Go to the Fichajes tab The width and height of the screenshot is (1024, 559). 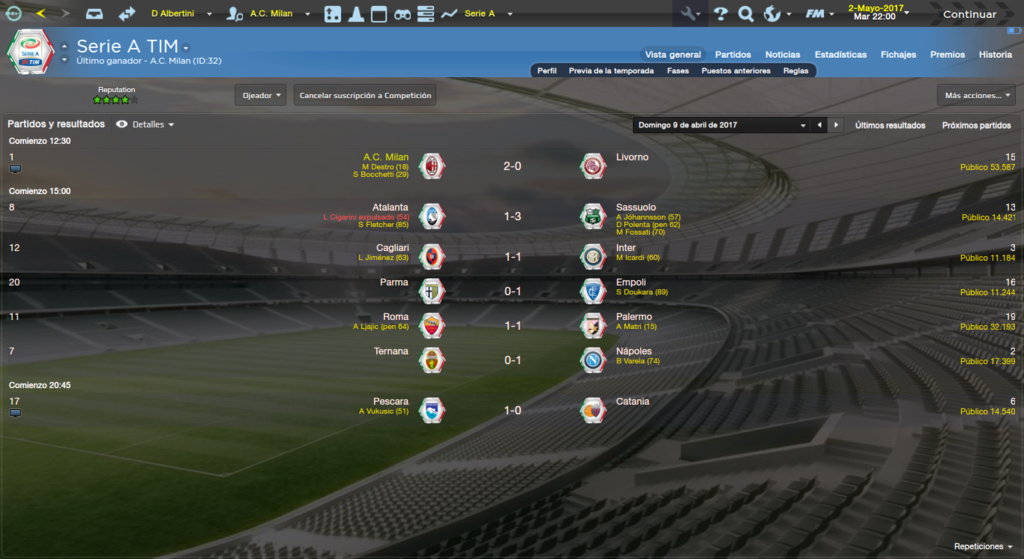tap(898, 54)
